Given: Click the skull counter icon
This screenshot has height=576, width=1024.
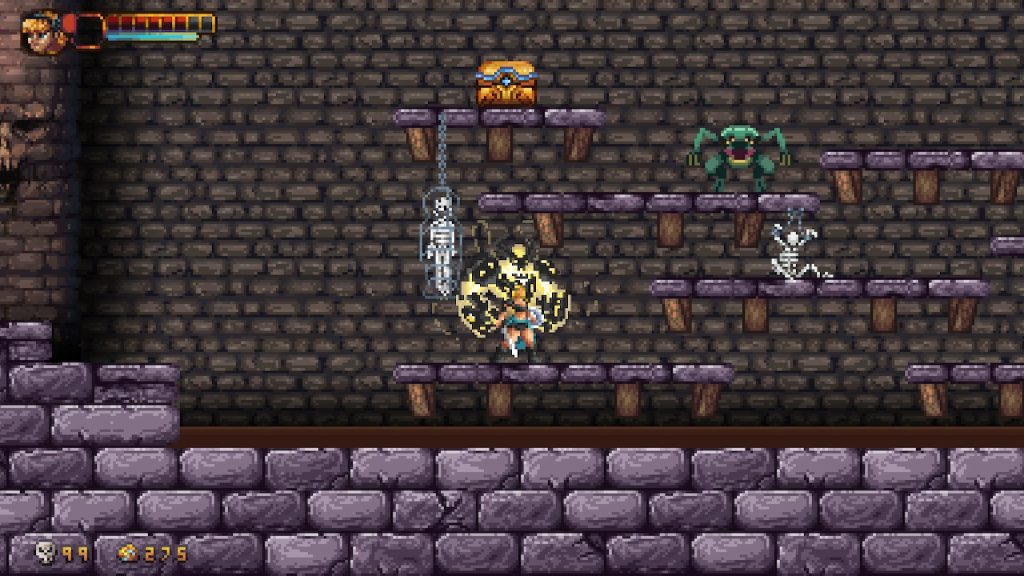Looking at the screenshot, I should 45,551.
